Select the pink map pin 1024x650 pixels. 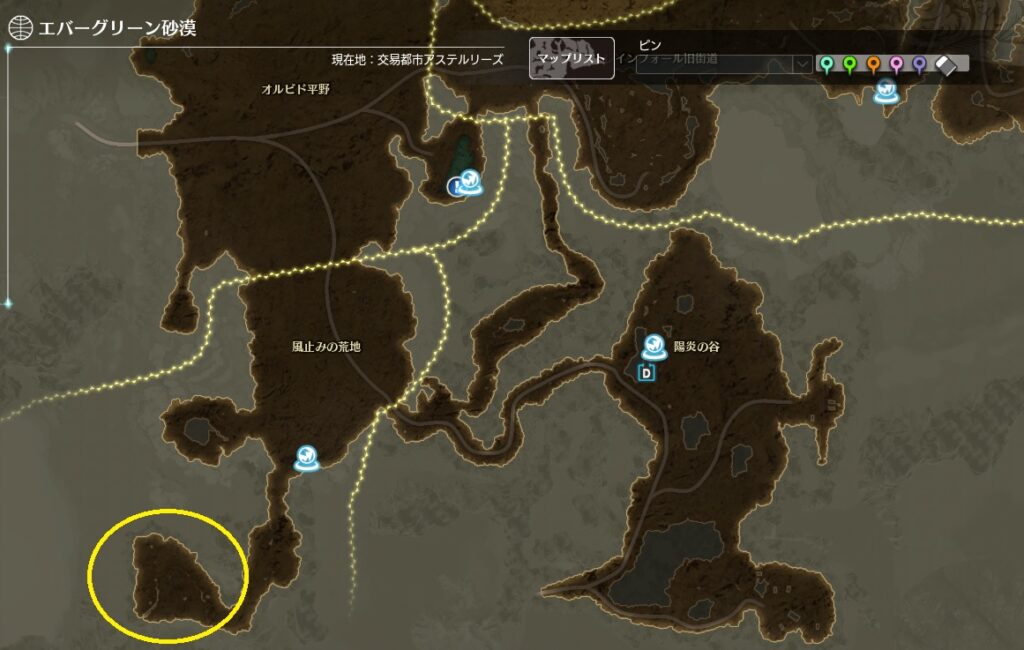click(896, 64)
